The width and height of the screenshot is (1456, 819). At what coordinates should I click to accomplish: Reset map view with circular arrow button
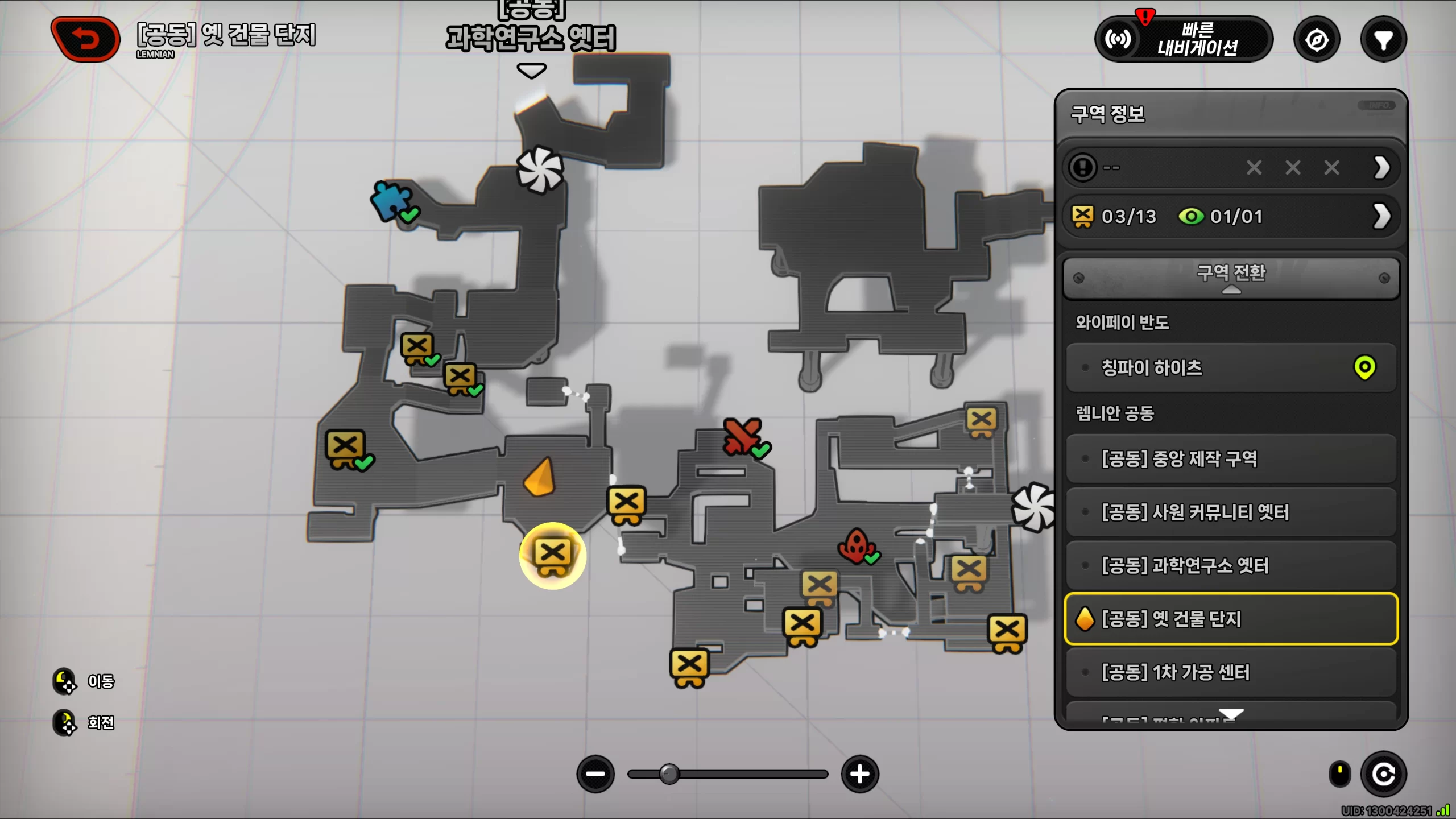coord(1383,774)
